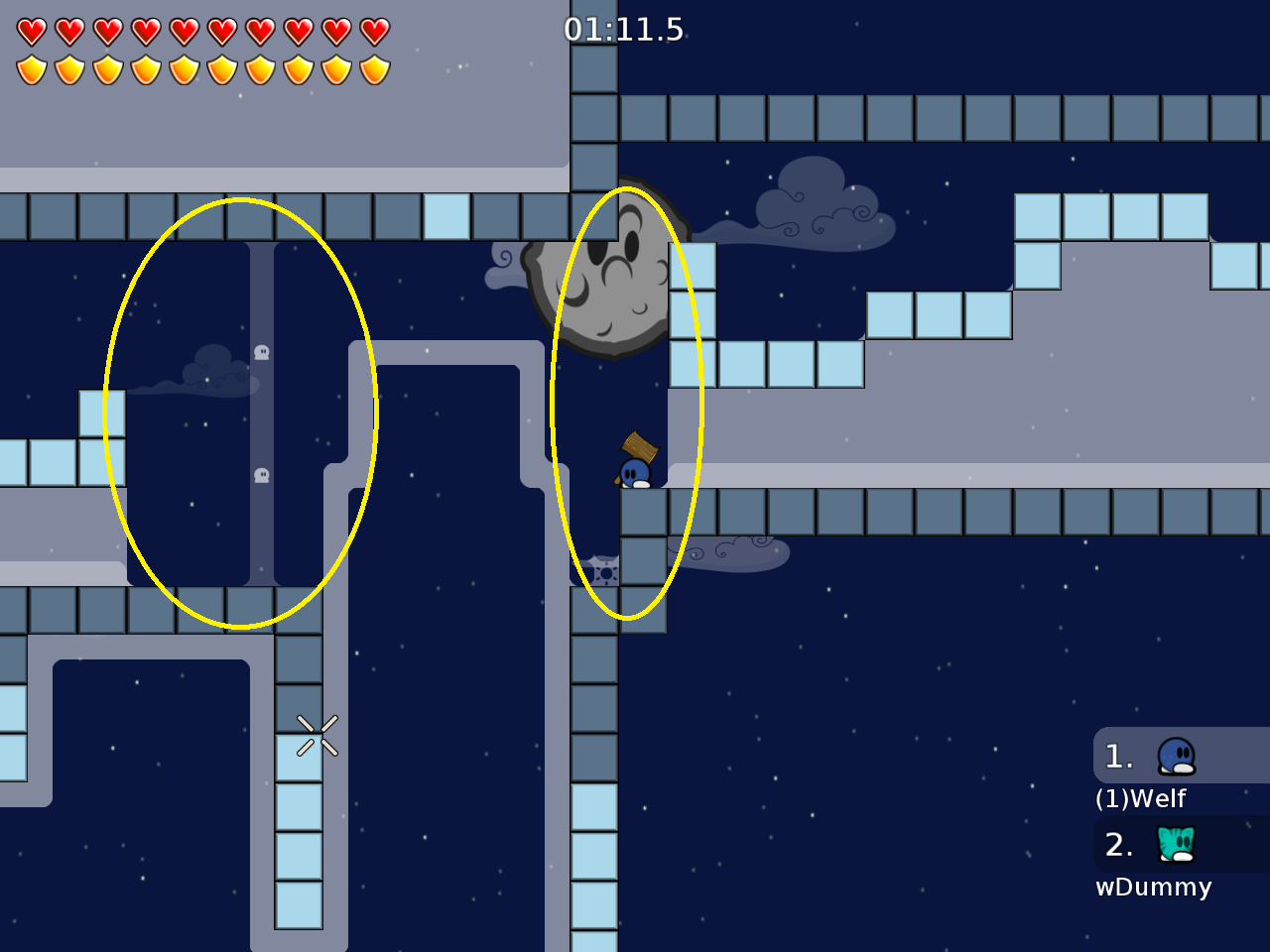This screenshot has width=1270, height=952.
Task: Click the first red heart icon
Action: pyautogui.click(x=33, y=31)
